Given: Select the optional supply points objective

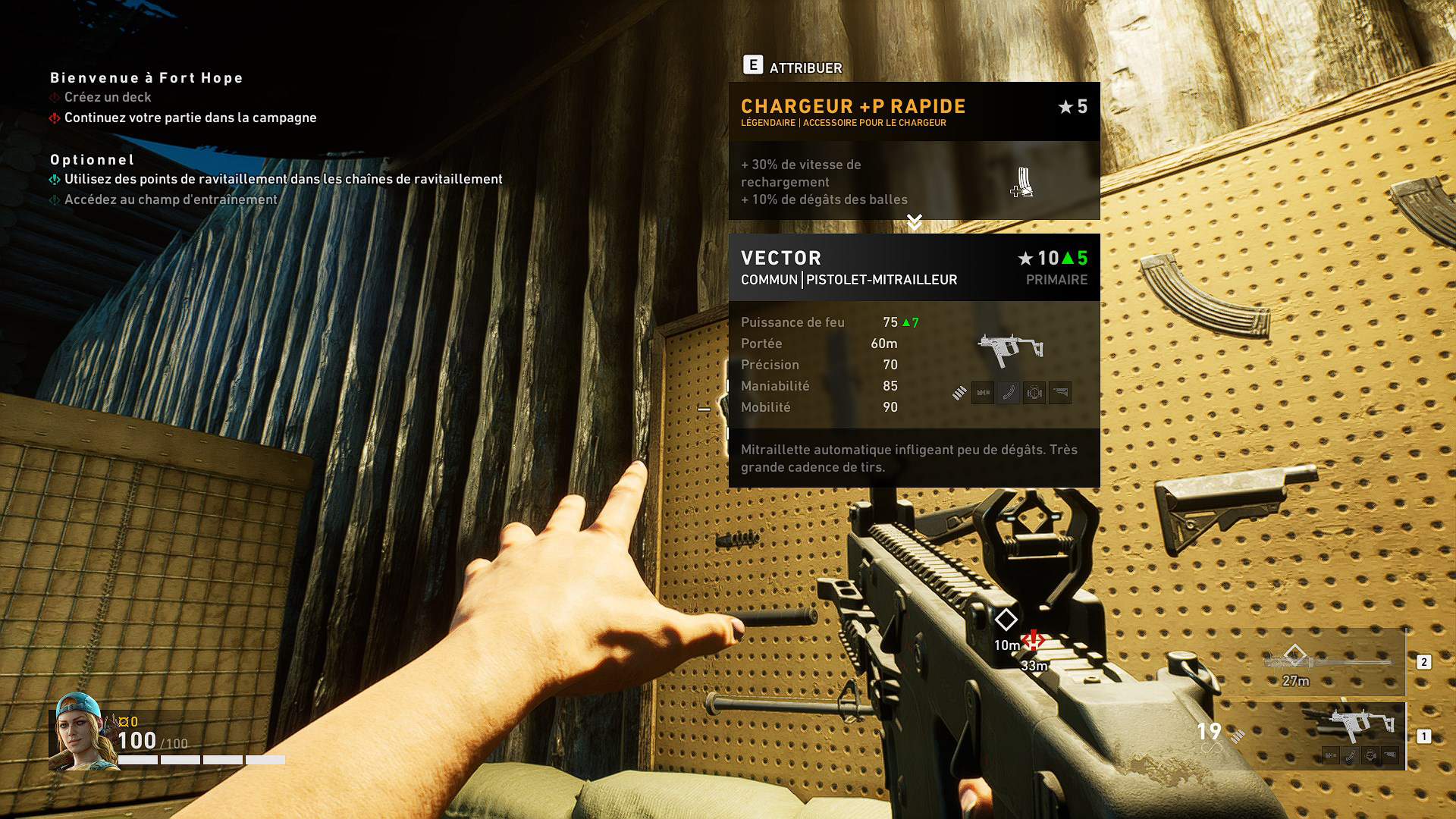Looking at the screenshot, I should 283,179.
